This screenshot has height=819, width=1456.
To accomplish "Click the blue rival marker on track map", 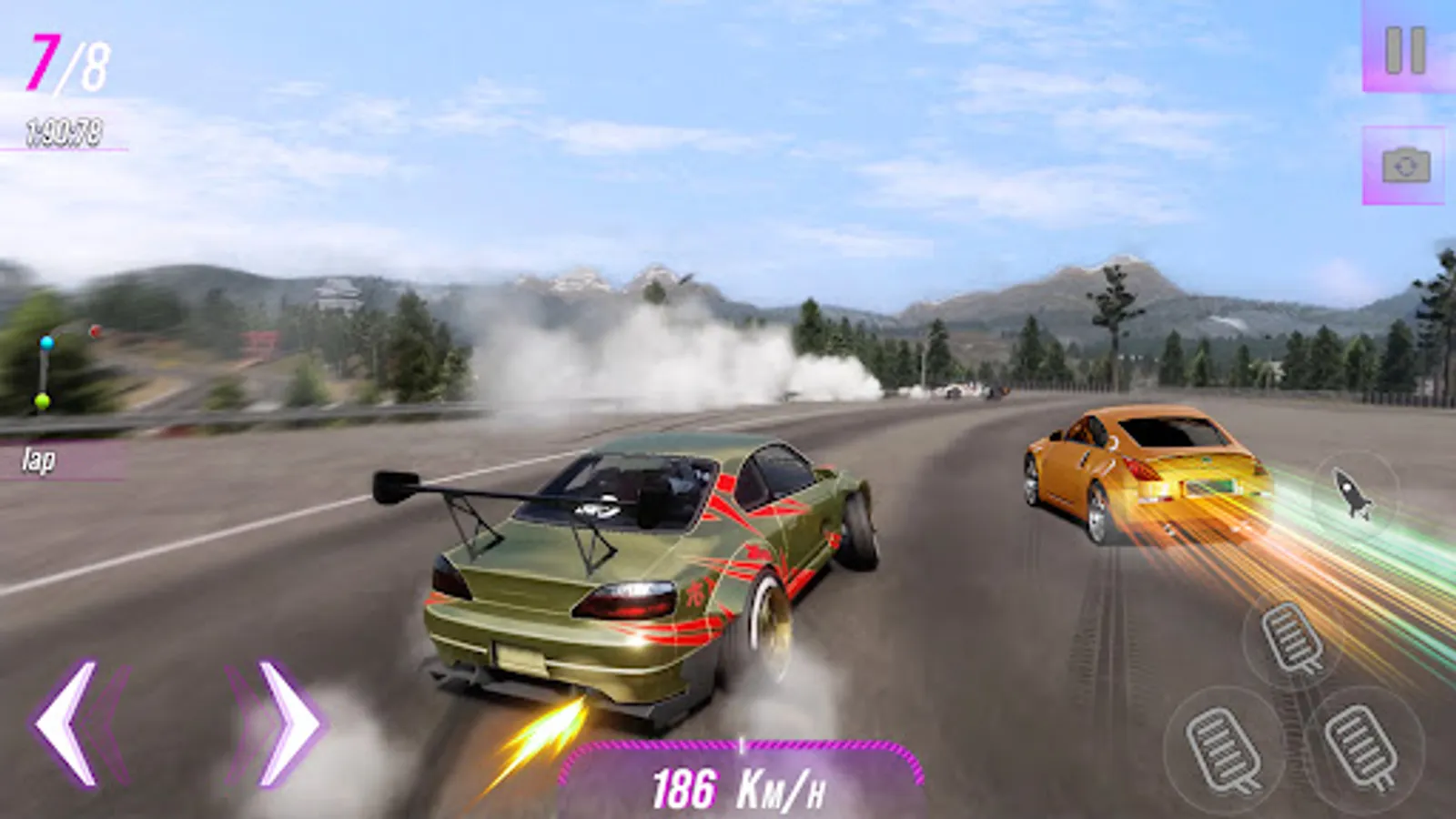I will pos(47,343).
